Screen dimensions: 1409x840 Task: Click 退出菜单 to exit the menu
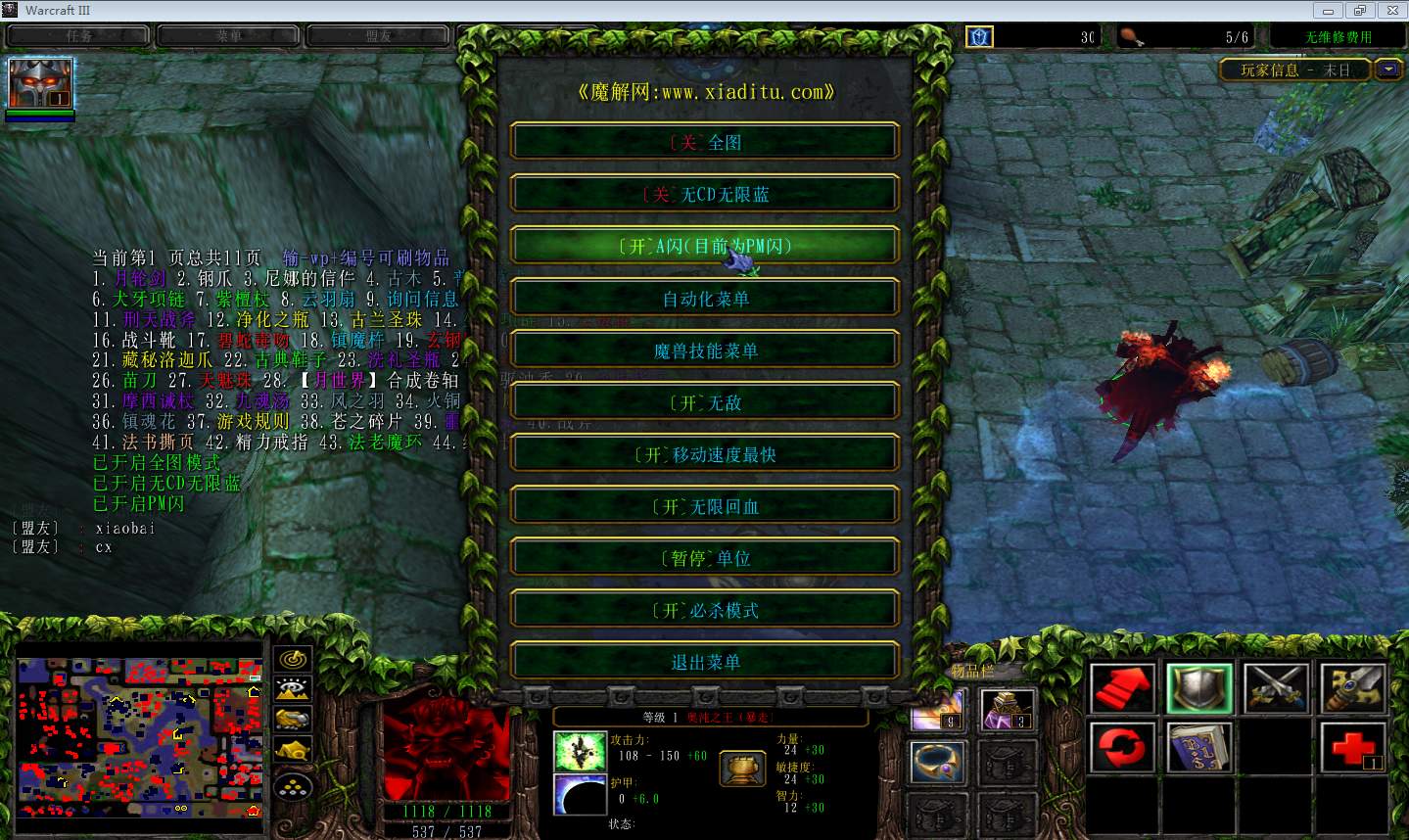click(x=704, y=662)
